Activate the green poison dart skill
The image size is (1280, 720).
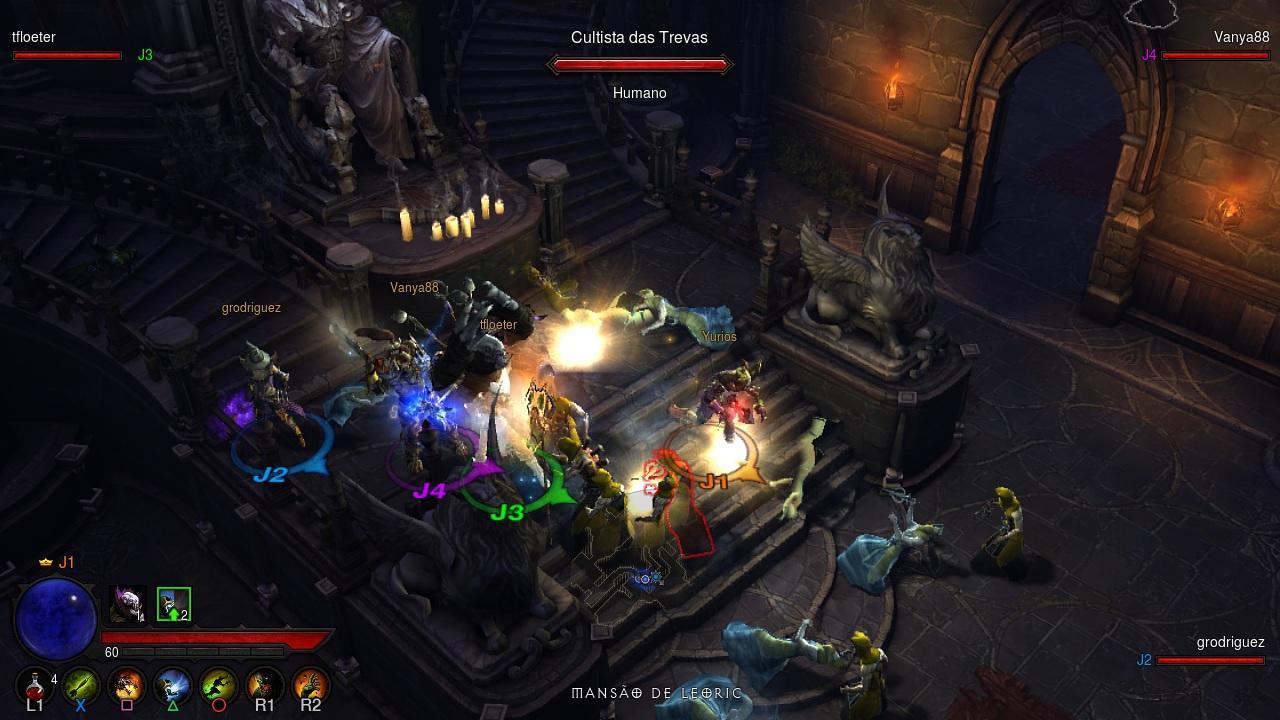[x=81, y=686]
